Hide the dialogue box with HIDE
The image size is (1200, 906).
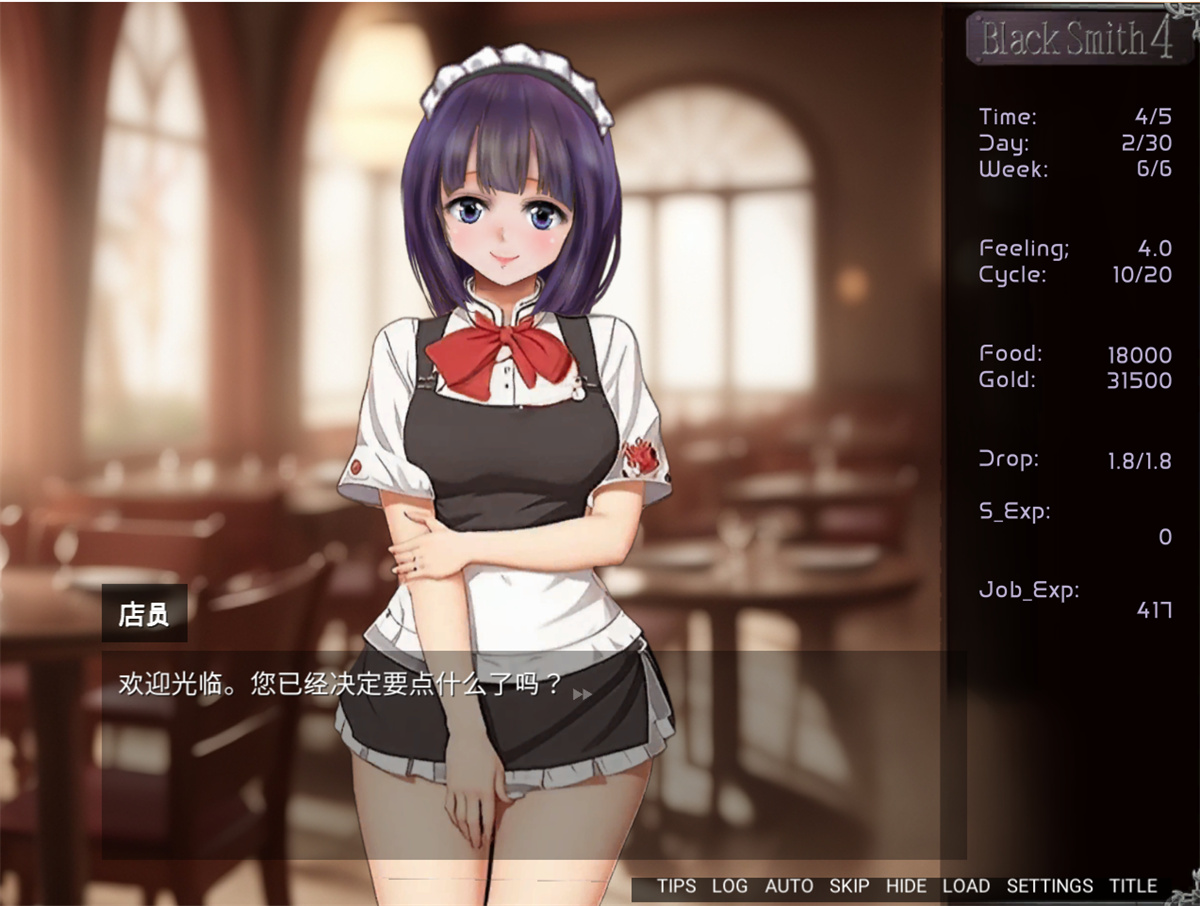[x=906, y=886]
